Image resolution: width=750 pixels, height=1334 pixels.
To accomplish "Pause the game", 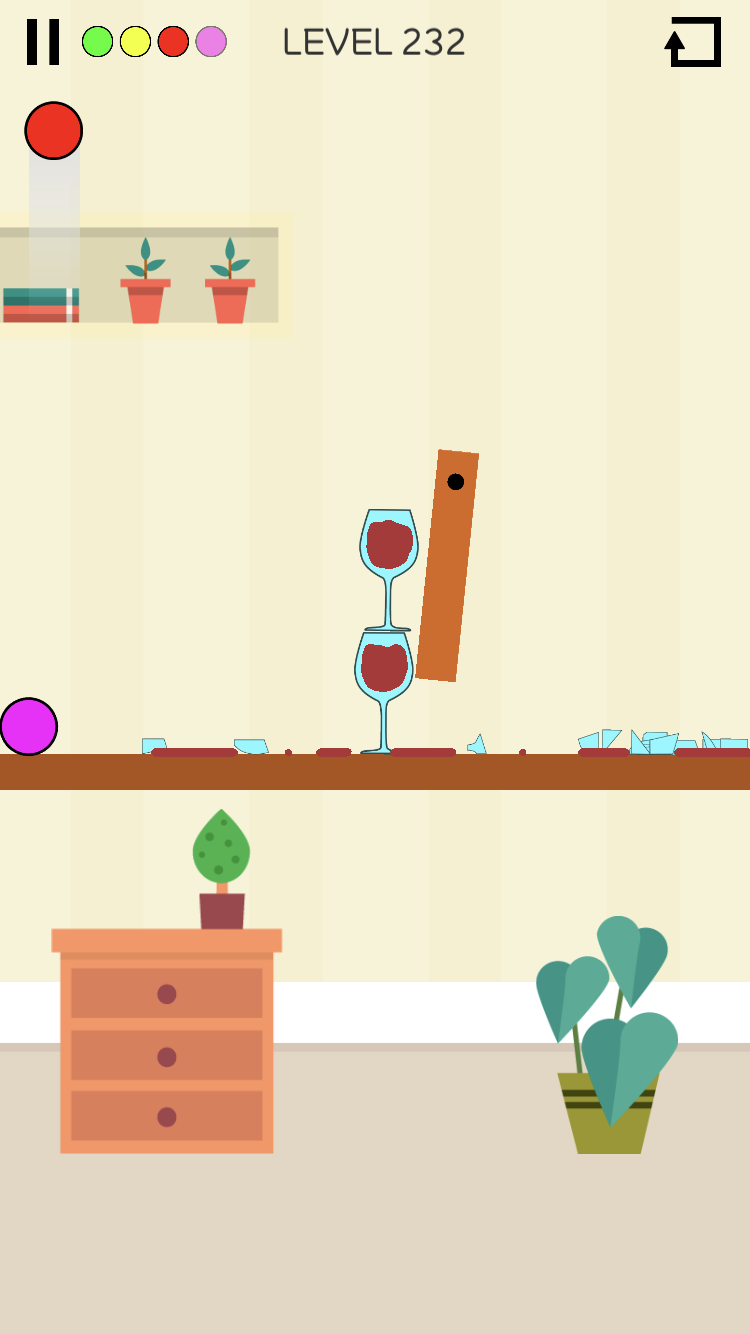I will [43, 42].
